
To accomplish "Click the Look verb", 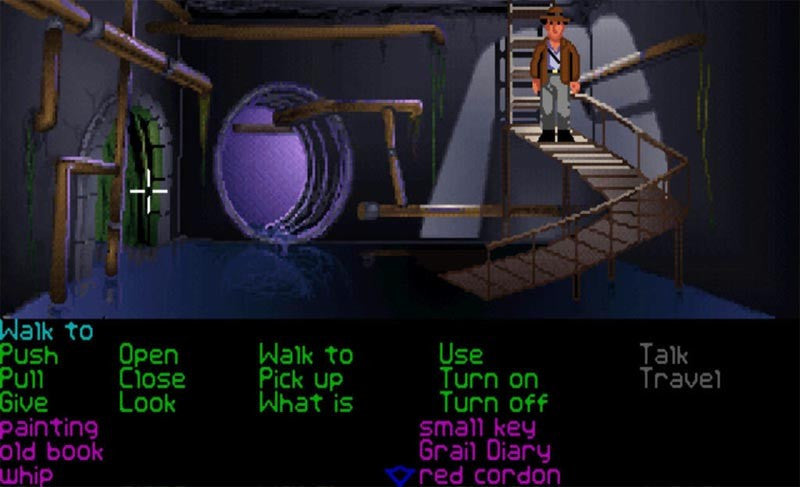I will (x=148, y=403).
